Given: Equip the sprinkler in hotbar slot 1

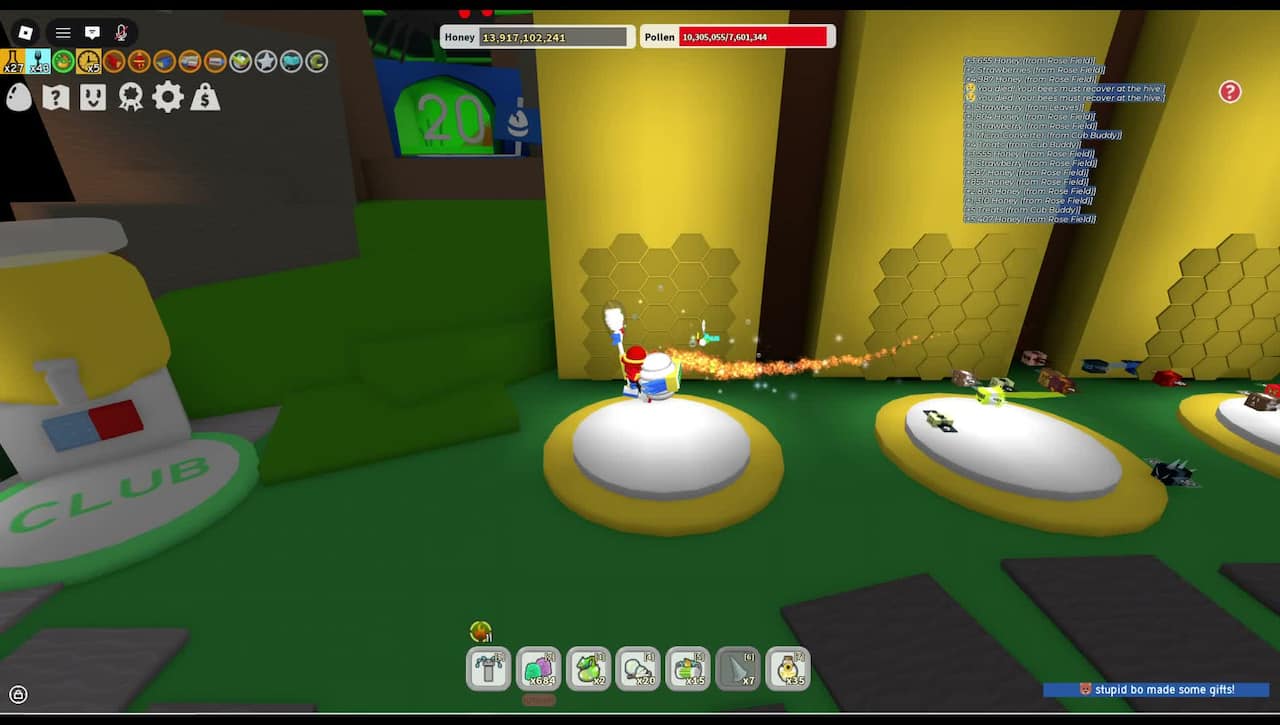Looking at the screenshot, I should click(x=487, y=668).
